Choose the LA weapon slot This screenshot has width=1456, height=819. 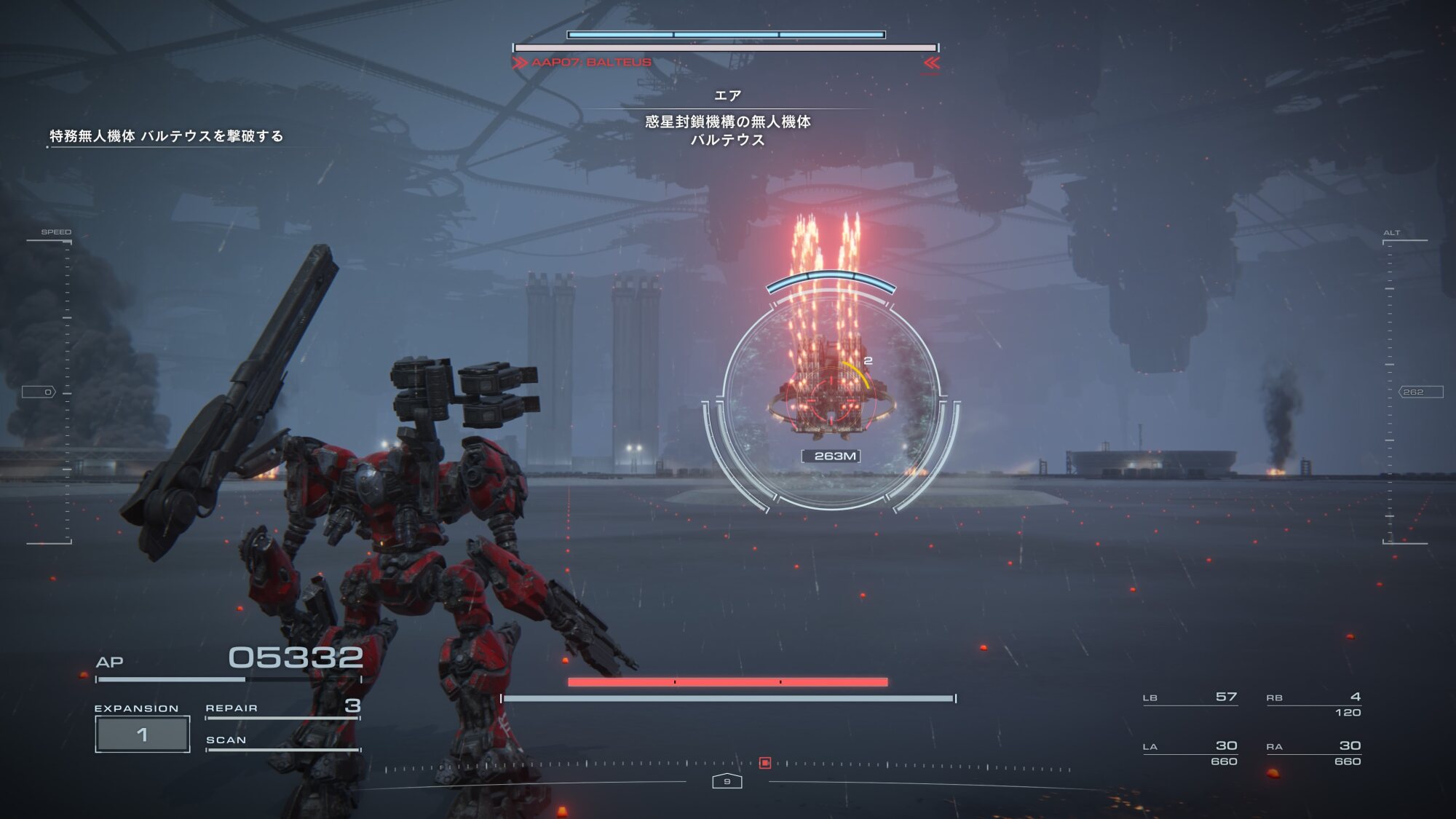pyautogui.click(x=1190, y=752)
